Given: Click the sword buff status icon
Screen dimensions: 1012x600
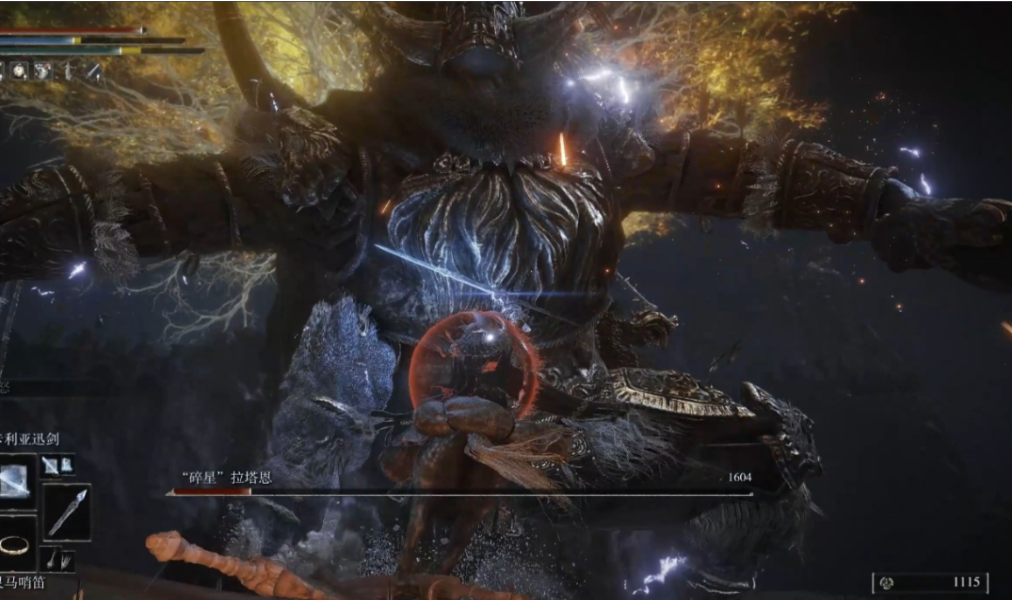Looking at the screenshot, I should click(92, 71).
